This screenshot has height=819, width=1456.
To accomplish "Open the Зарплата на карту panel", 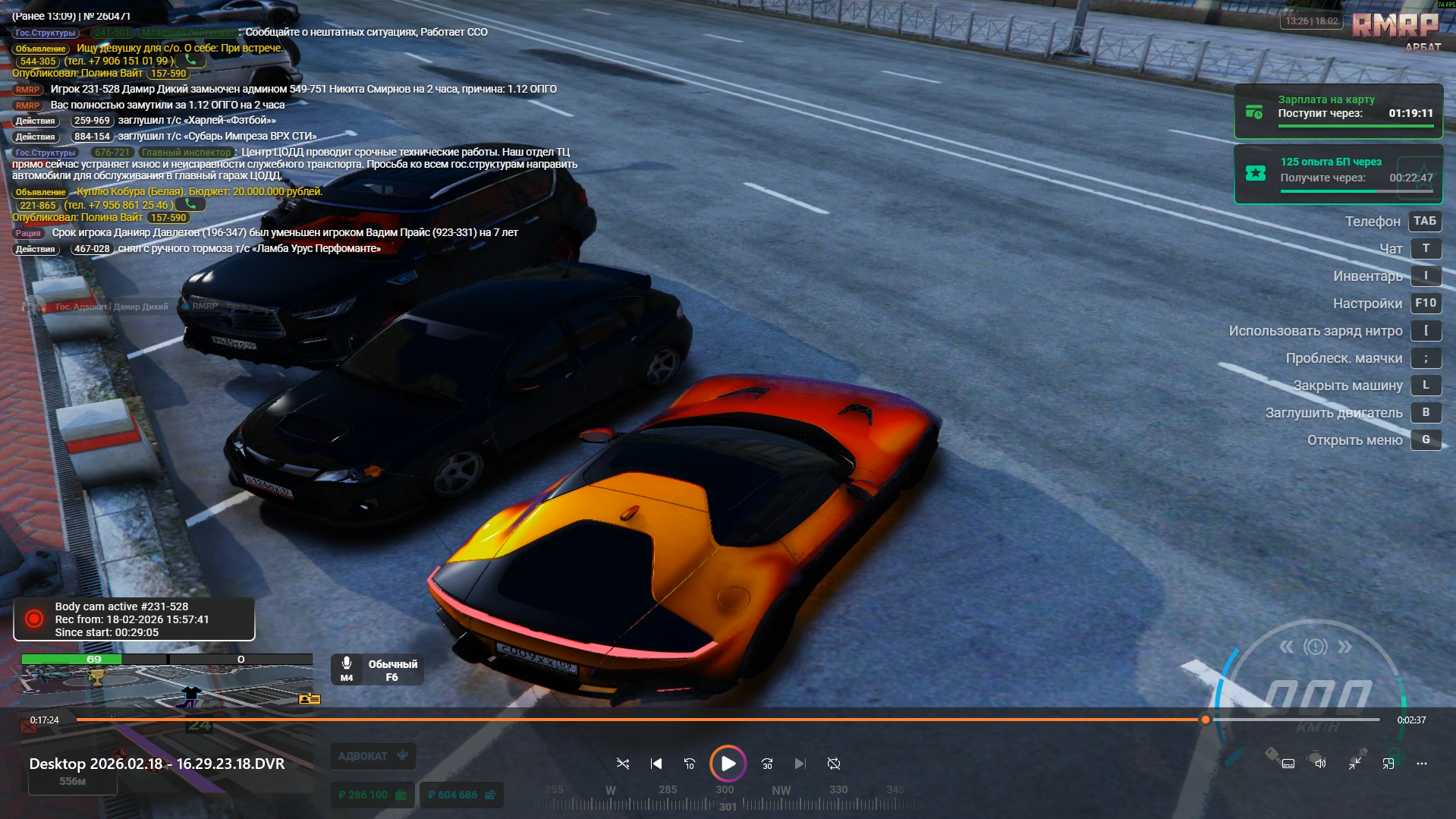I will (1338, 111).
